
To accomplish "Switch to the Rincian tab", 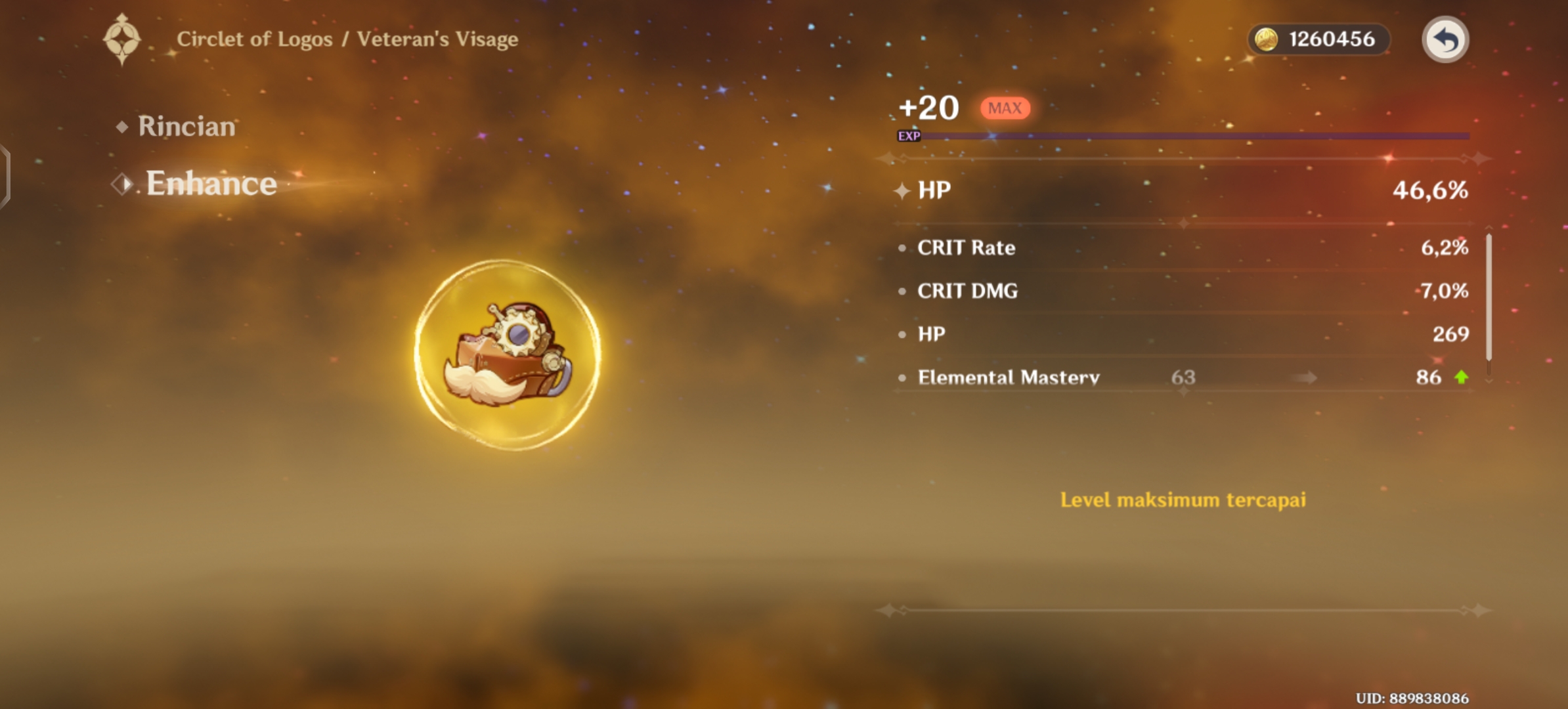I will click(x=186, y=126).
